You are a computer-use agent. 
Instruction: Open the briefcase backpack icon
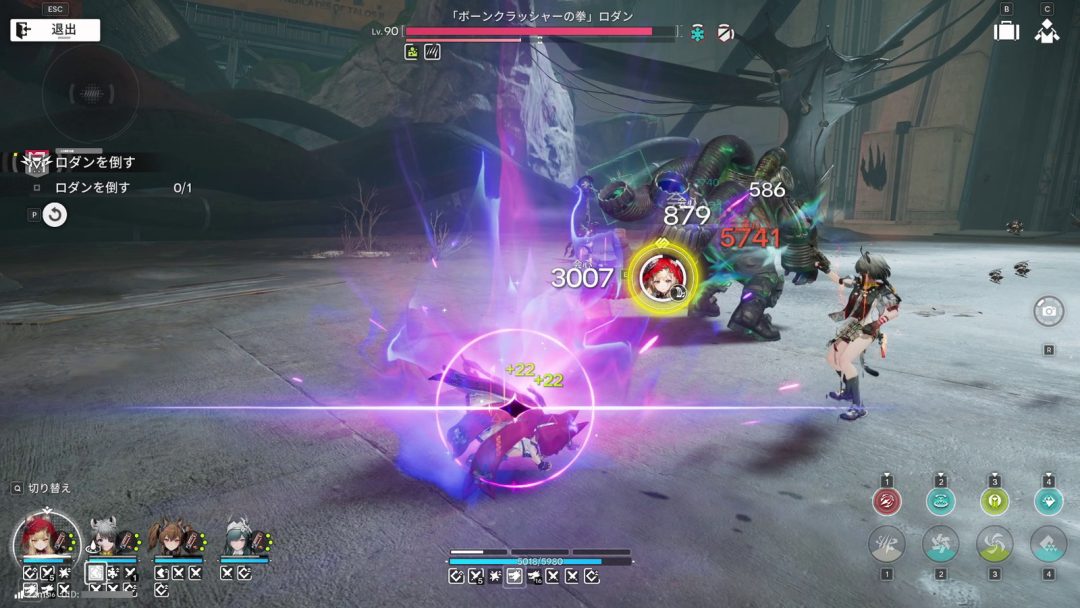(1006, 30)
